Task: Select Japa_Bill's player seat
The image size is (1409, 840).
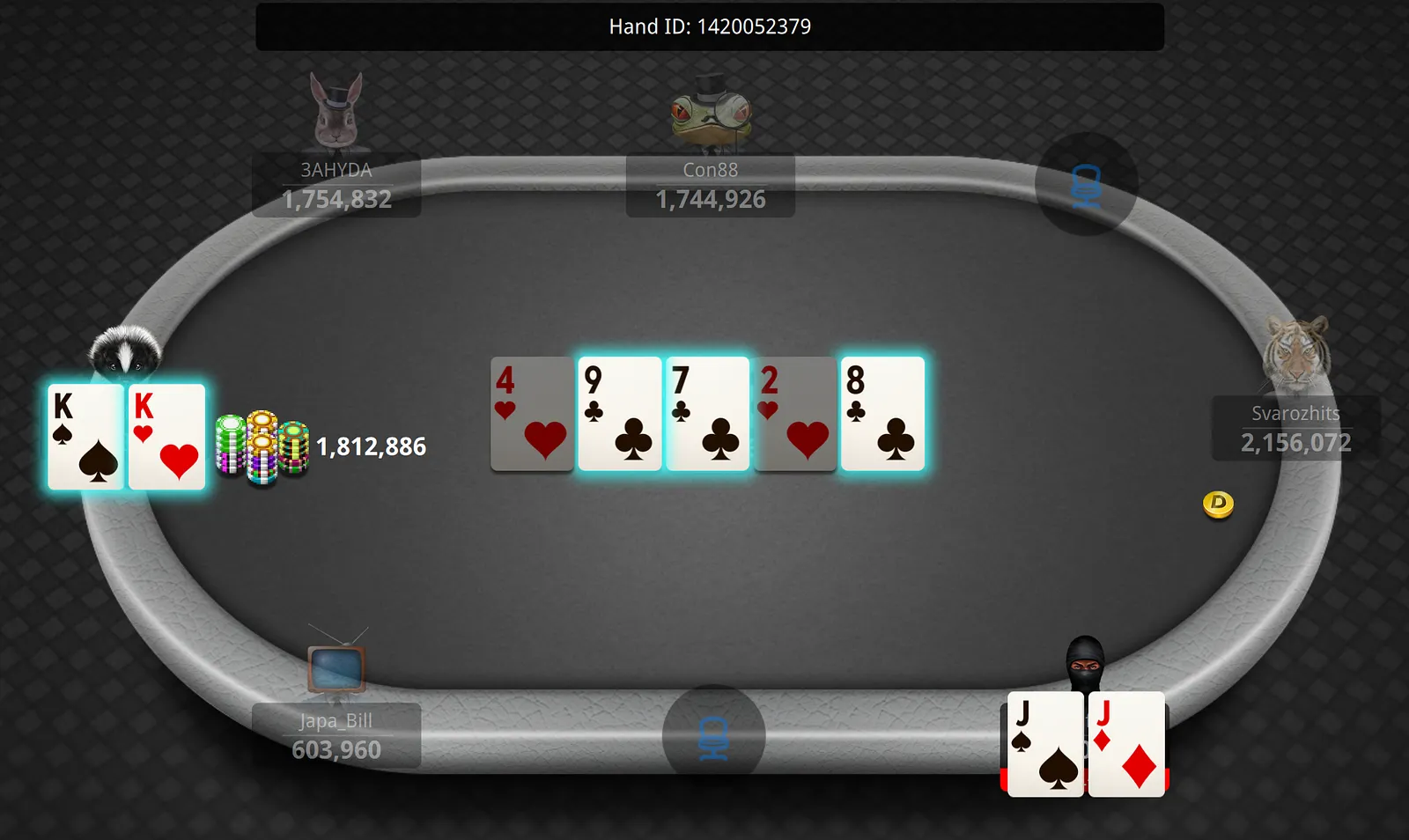Action: tap(336, 736)
